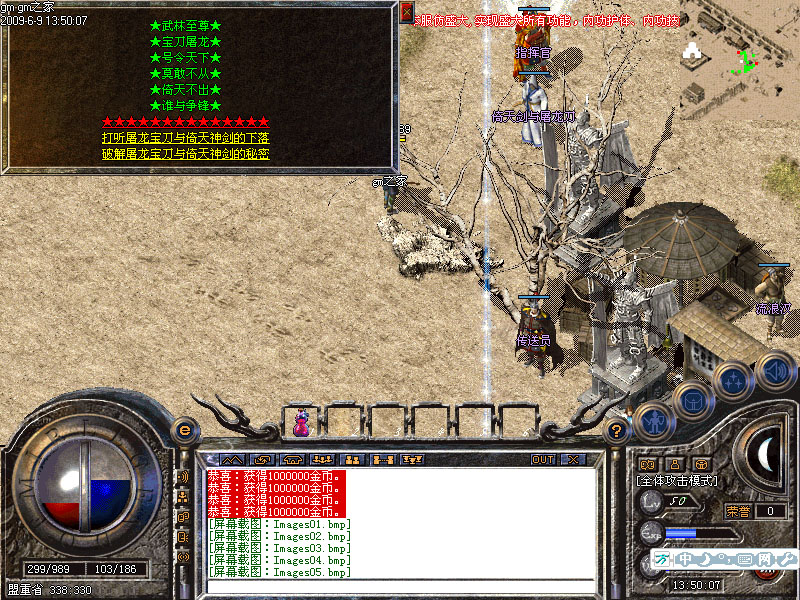Close the chat panel with the X button

click(573, 460)
